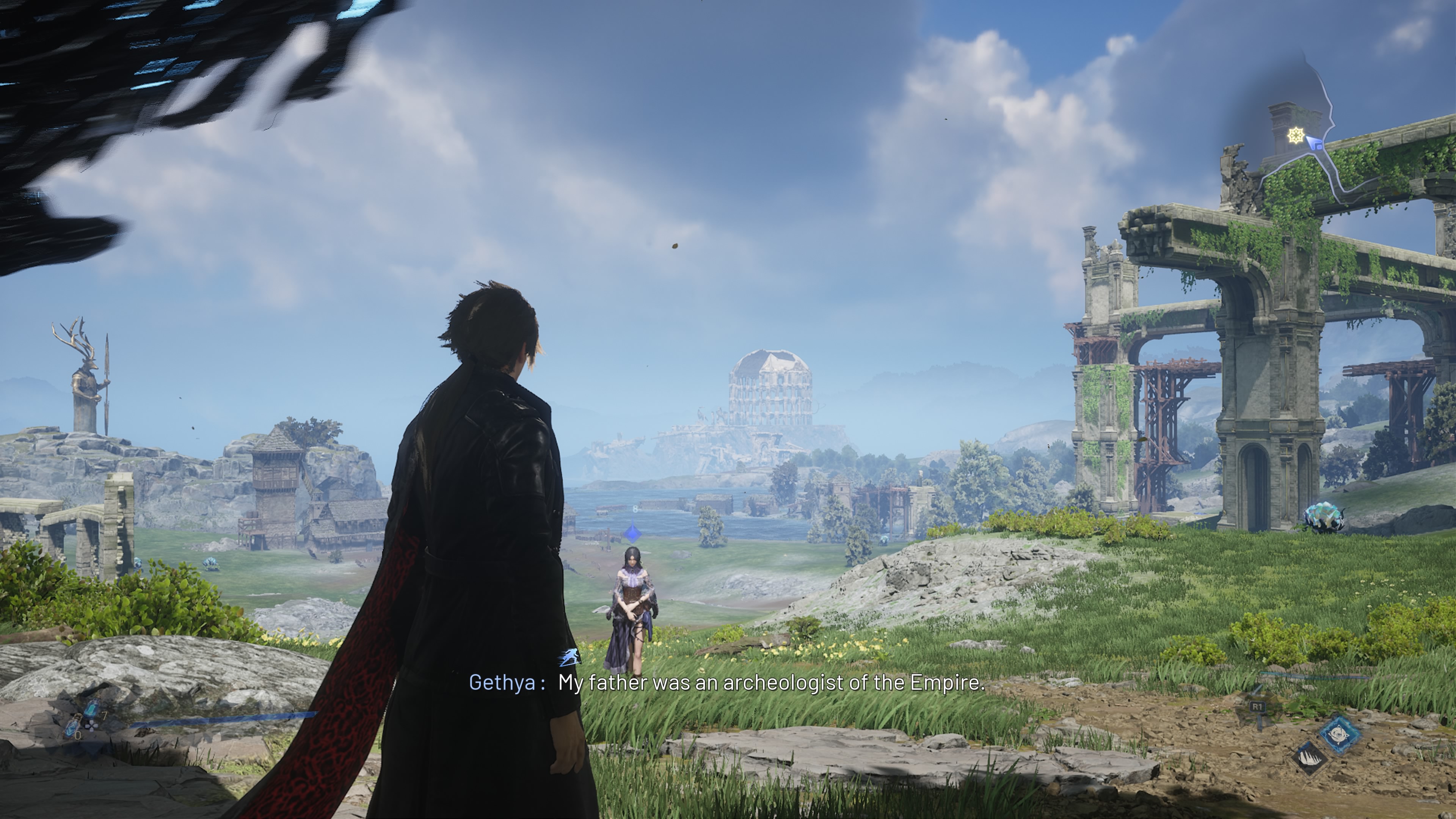Click the blue diamond marker above Gethya
Image resolution: width=1456 pixels, height=819 pixels.
633,532
